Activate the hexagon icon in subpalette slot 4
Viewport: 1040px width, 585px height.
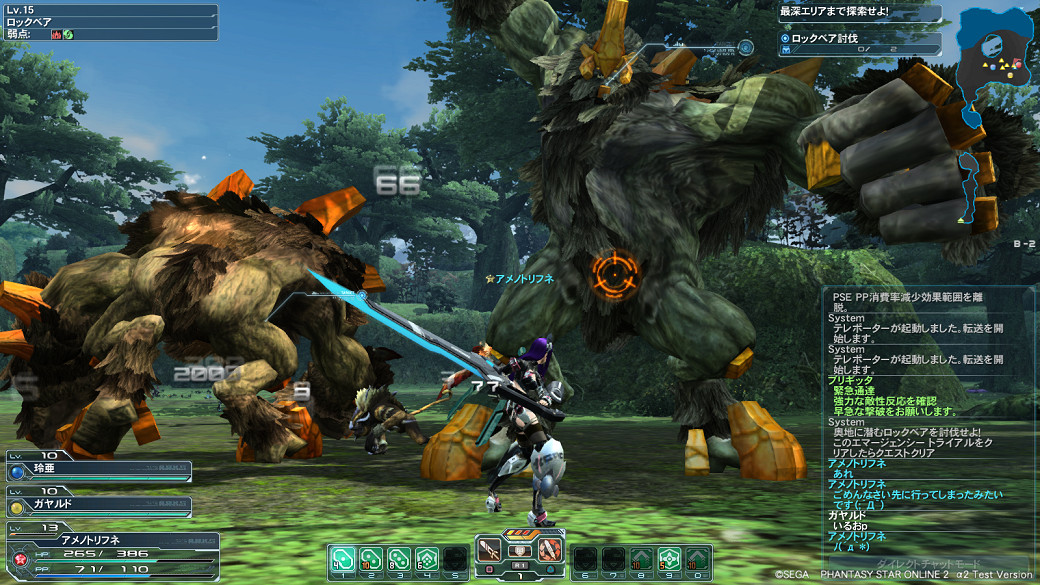coord(426,557)
